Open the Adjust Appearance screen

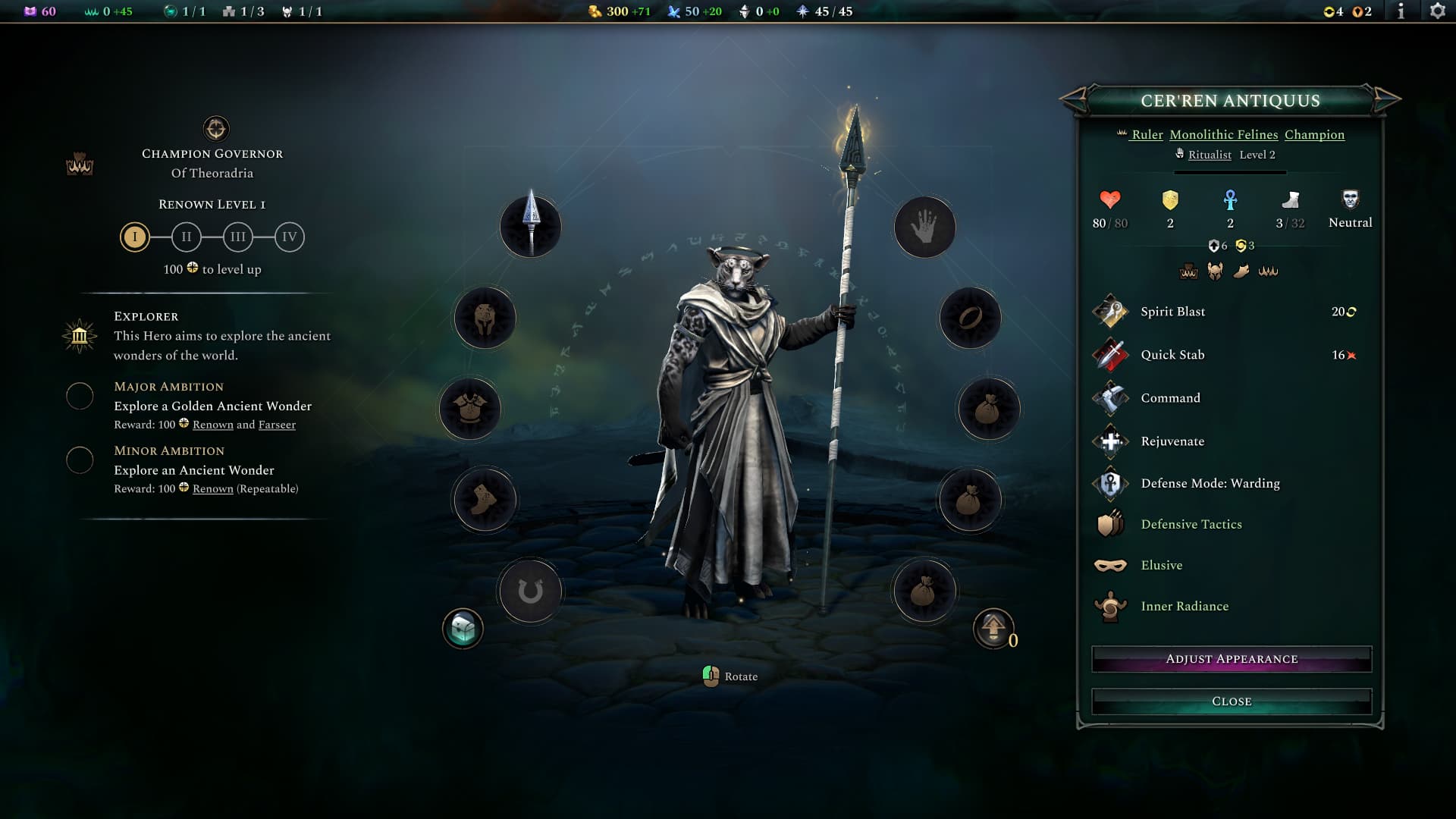(1231, 659)
